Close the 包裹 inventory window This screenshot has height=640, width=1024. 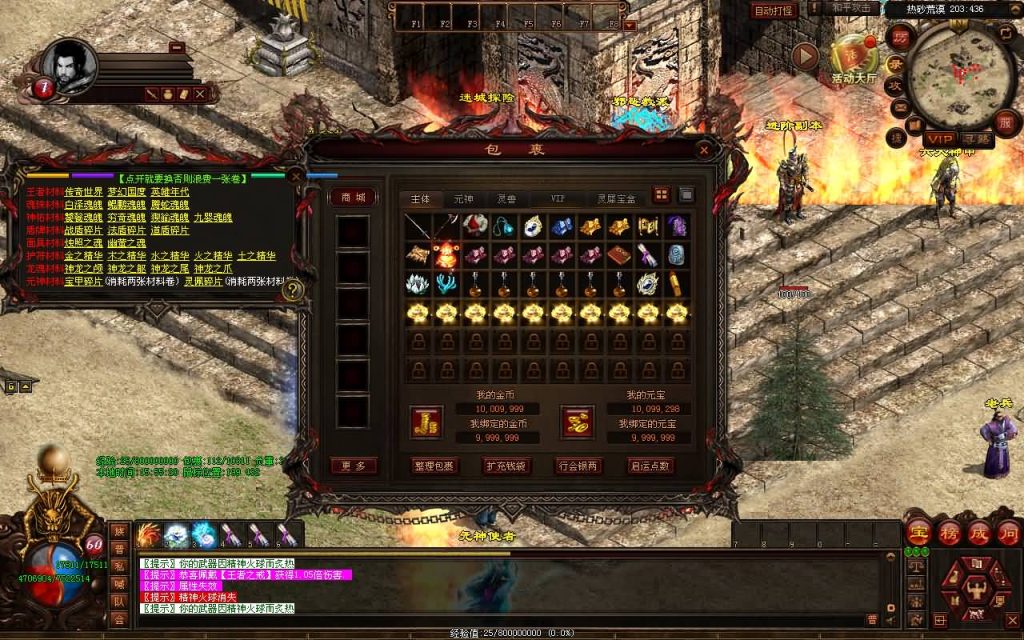tap(705, 150)
